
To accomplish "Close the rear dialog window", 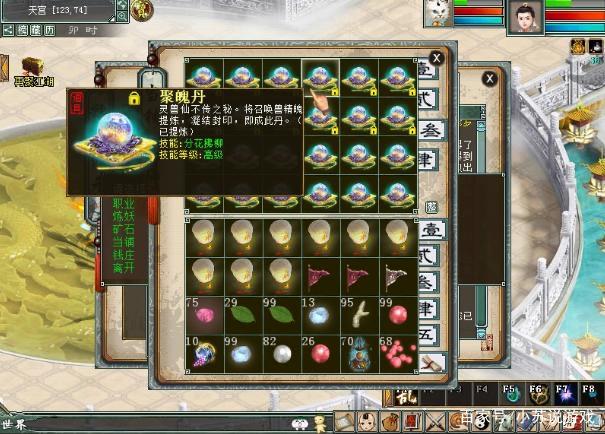I will (489, 78).
